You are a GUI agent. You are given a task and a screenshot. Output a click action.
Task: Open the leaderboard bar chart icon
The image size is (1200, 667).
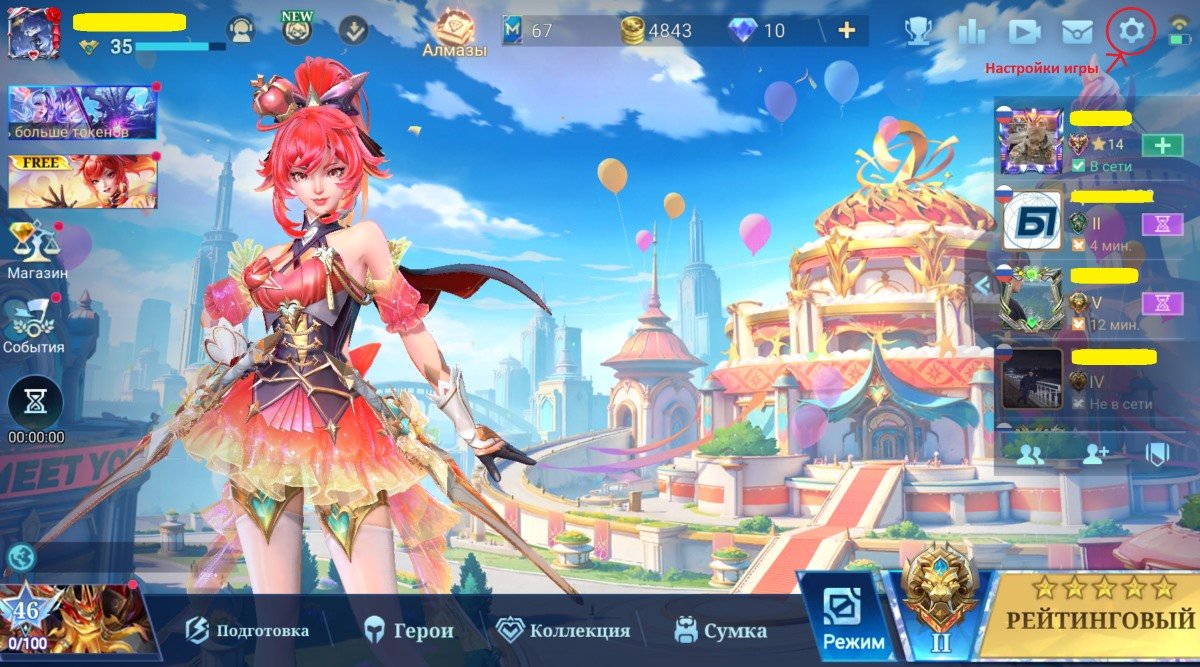tap(971, 32)
